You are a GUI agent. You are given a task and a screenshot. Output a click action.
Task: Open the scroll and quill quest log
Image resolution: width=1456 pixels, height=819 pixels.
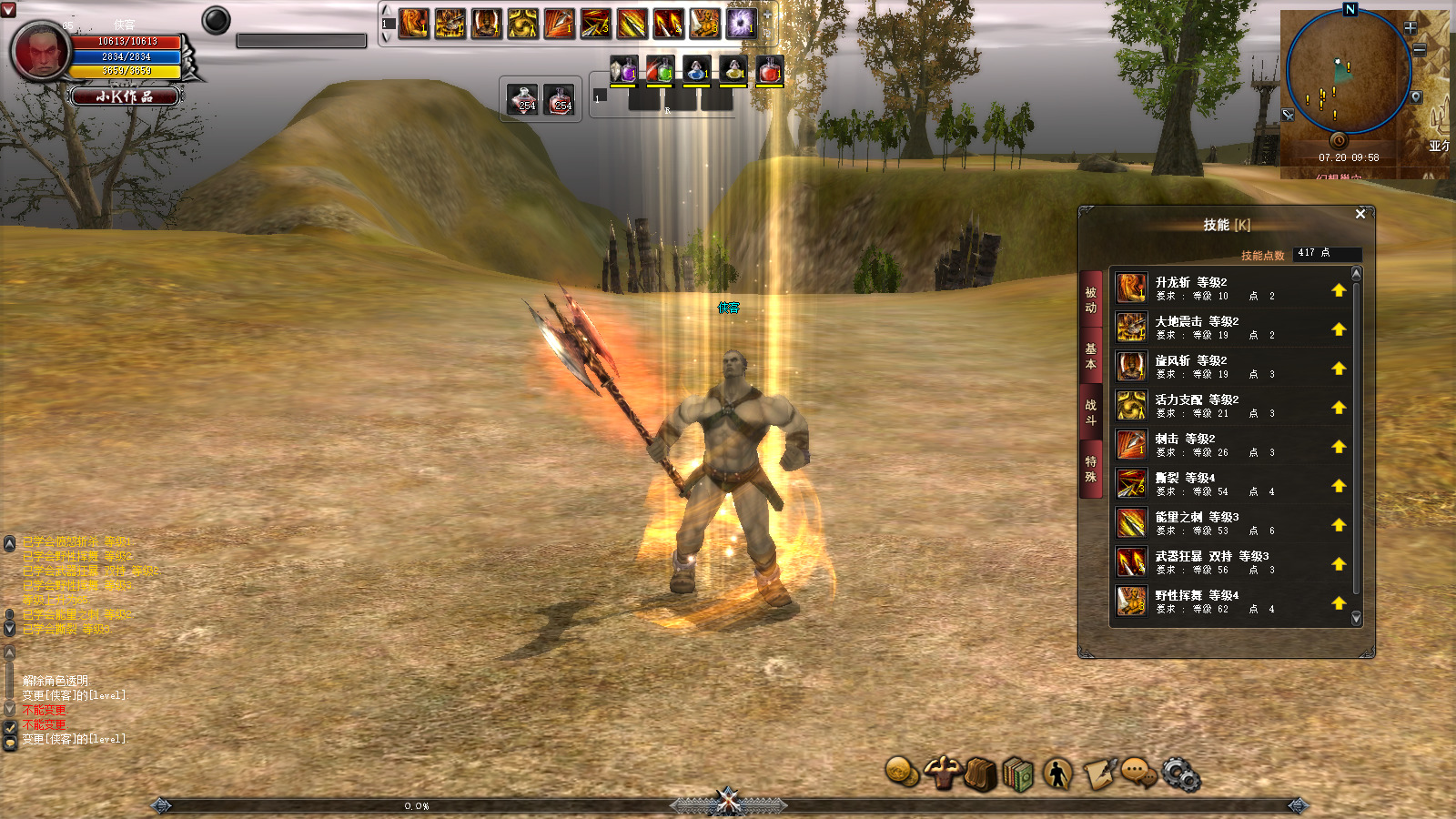[x=1099, y=774]
